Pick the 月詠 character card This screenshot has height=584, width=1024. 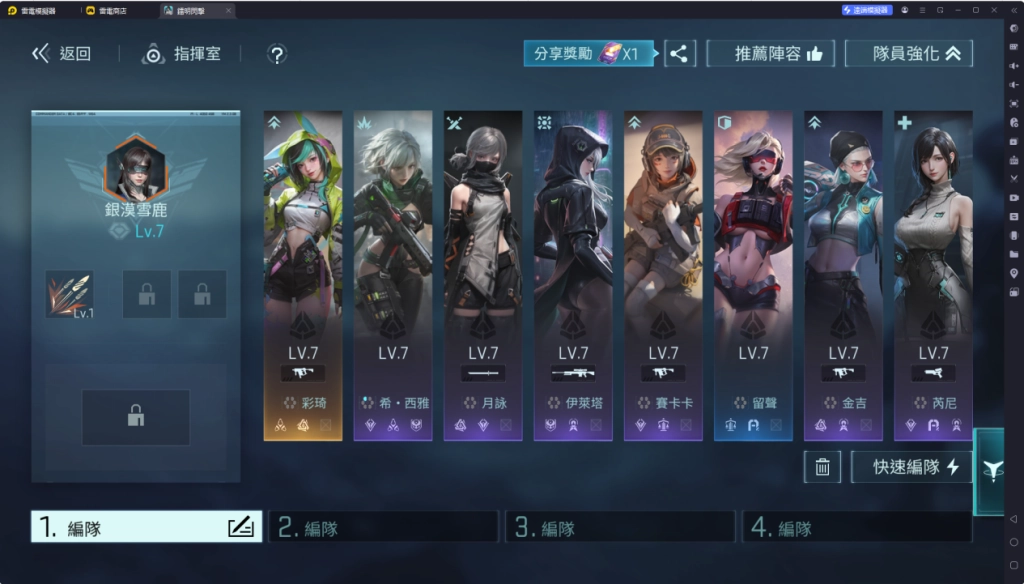click(x=483, y=275)
